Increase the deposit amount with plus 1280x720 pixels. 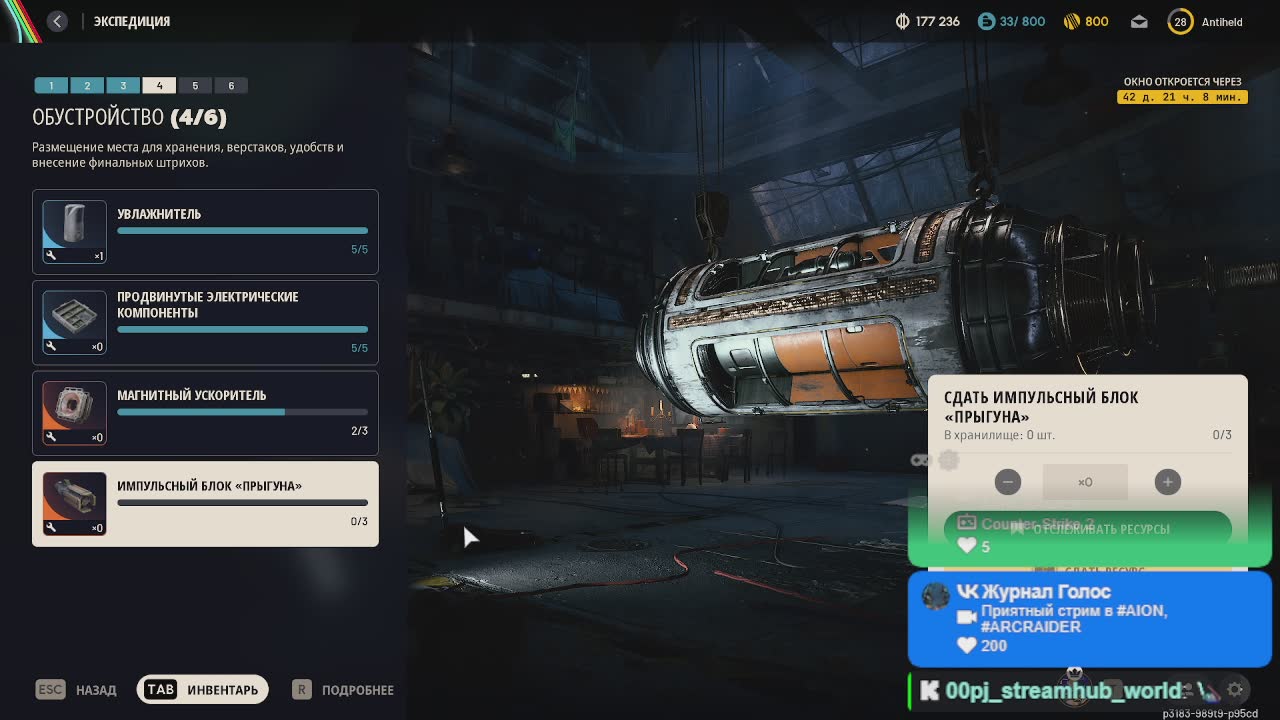tap(1167, 482)
